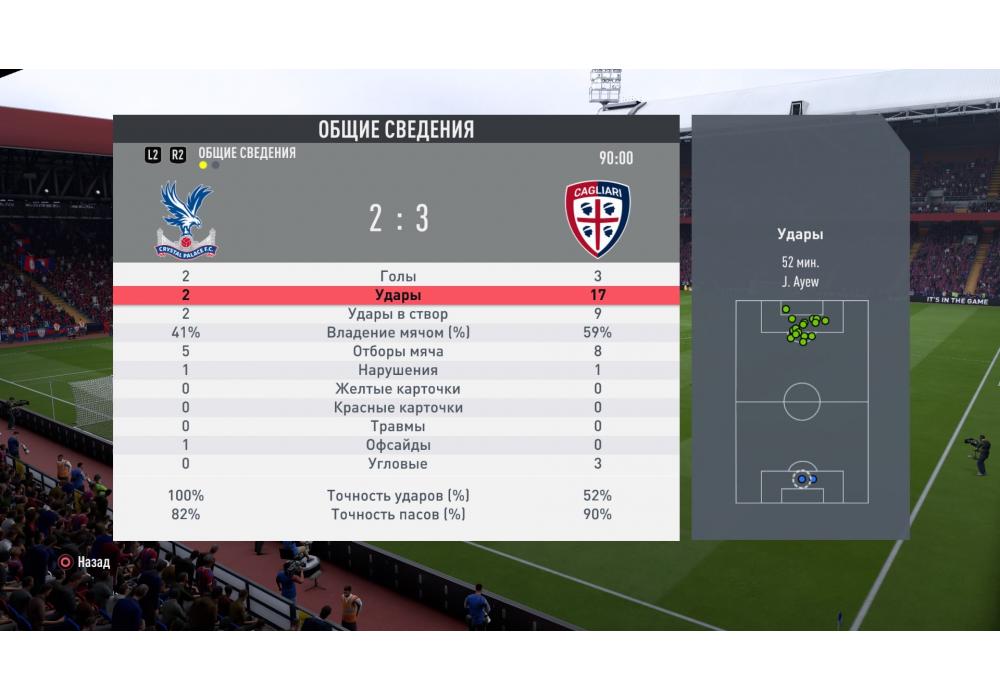This screenshot has height=700, width=1000.
Task: Select the highlighted Удары row
Action: [x=398, y=295]
